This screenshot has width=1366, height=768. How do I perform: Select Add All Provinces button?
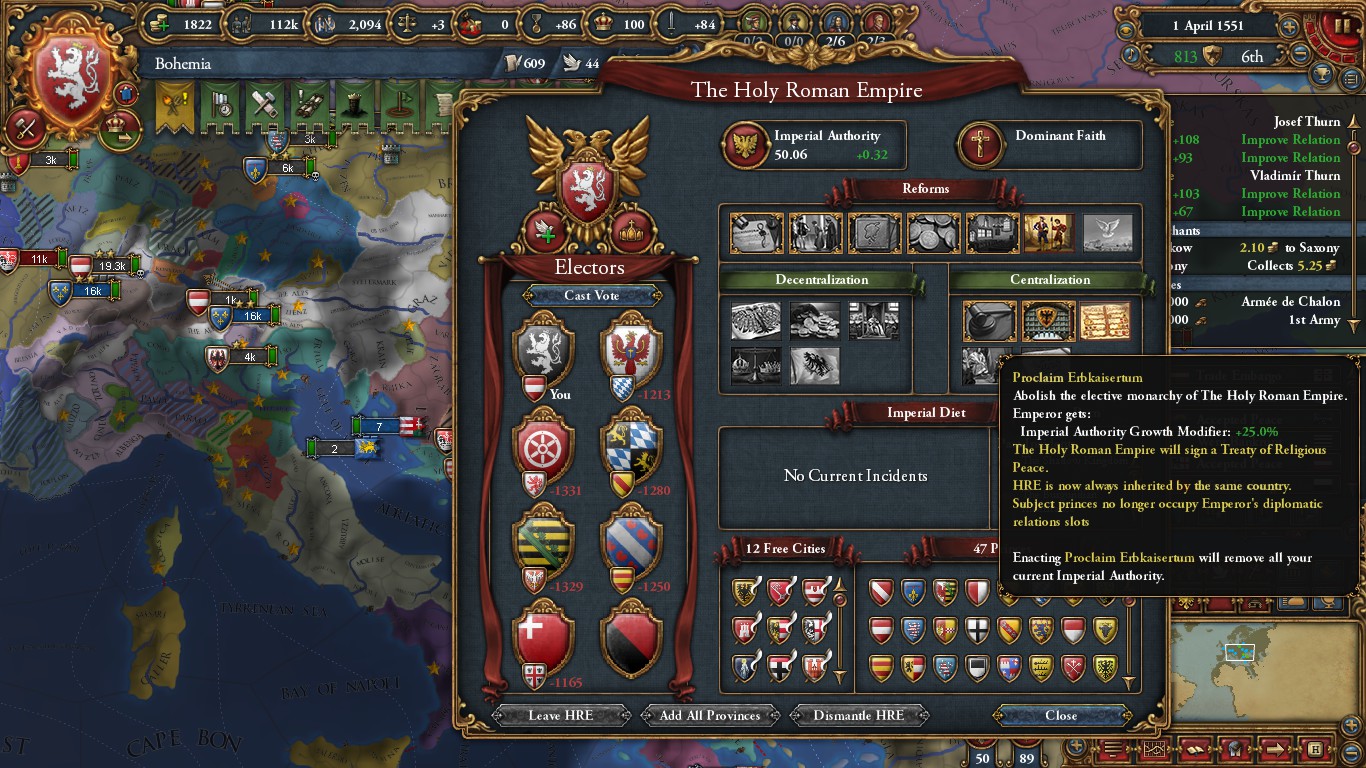click(x=710, y=715)
